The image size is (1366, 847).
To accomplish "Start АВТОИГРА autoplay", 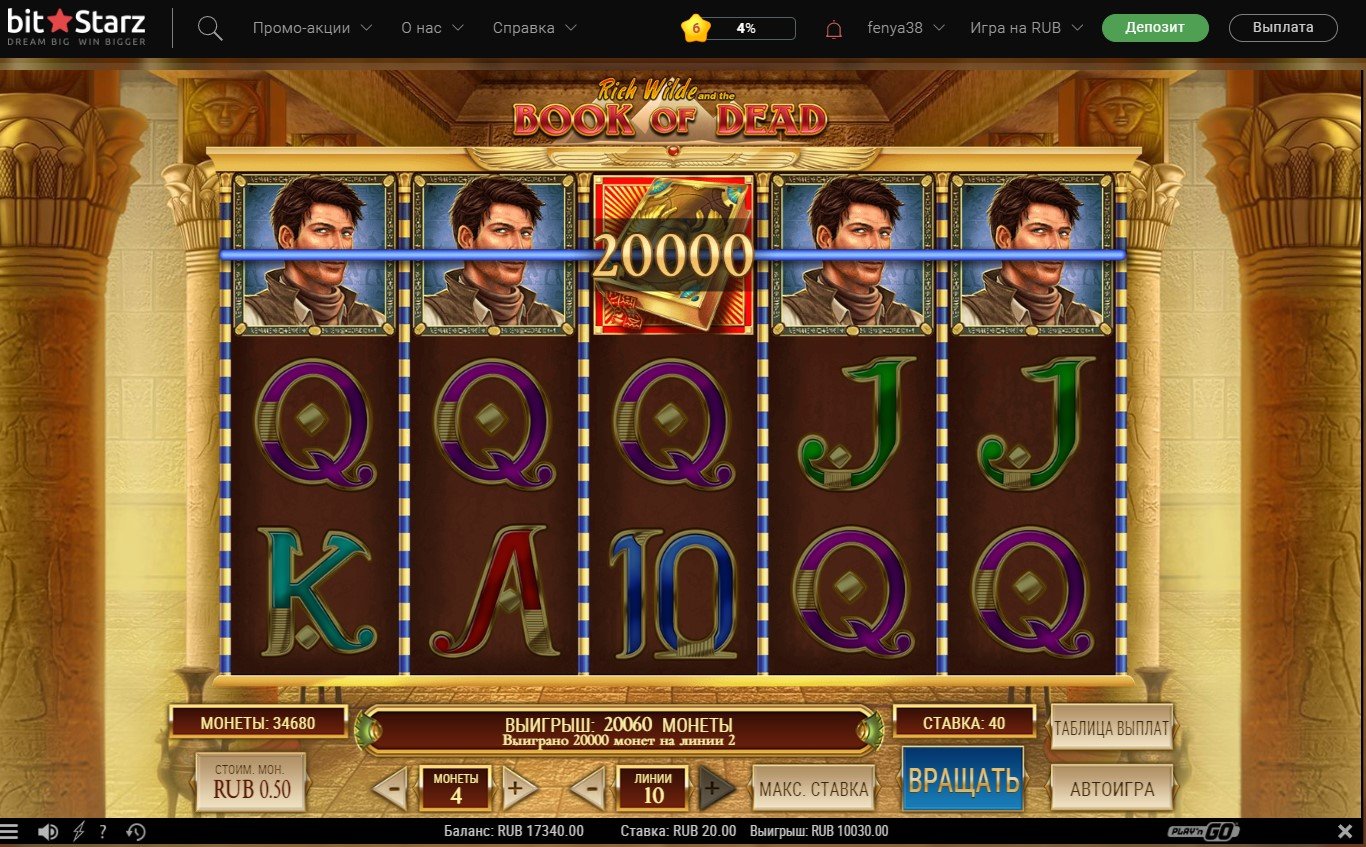I will click(x=1111, y=788).
